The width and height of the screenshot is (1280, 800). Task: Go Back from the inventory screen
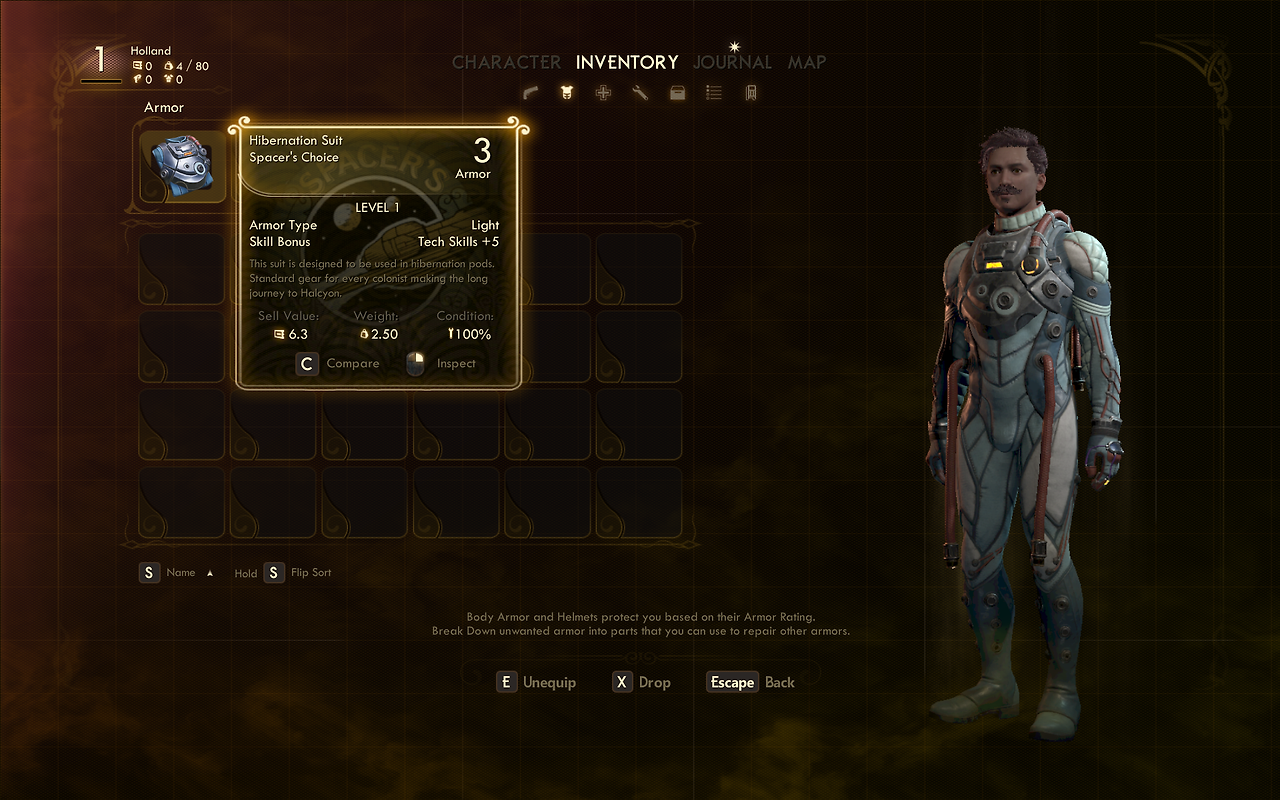pyautogui.click(x=751, y=682)
